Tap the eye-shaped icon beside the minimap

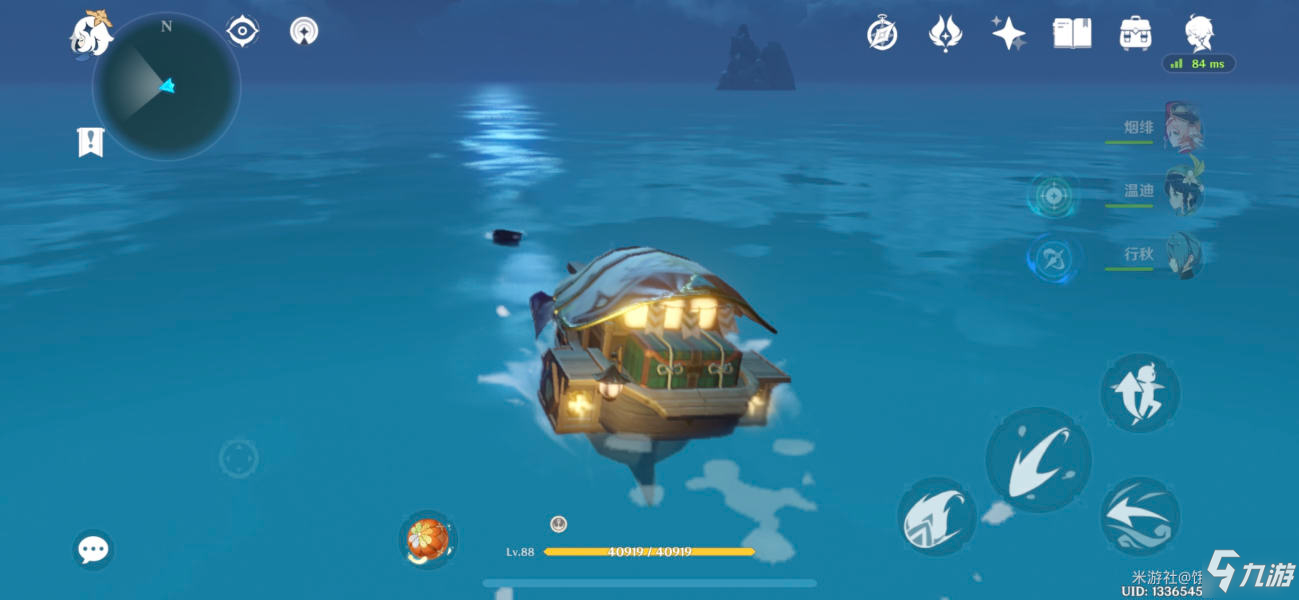click(242, 32)
